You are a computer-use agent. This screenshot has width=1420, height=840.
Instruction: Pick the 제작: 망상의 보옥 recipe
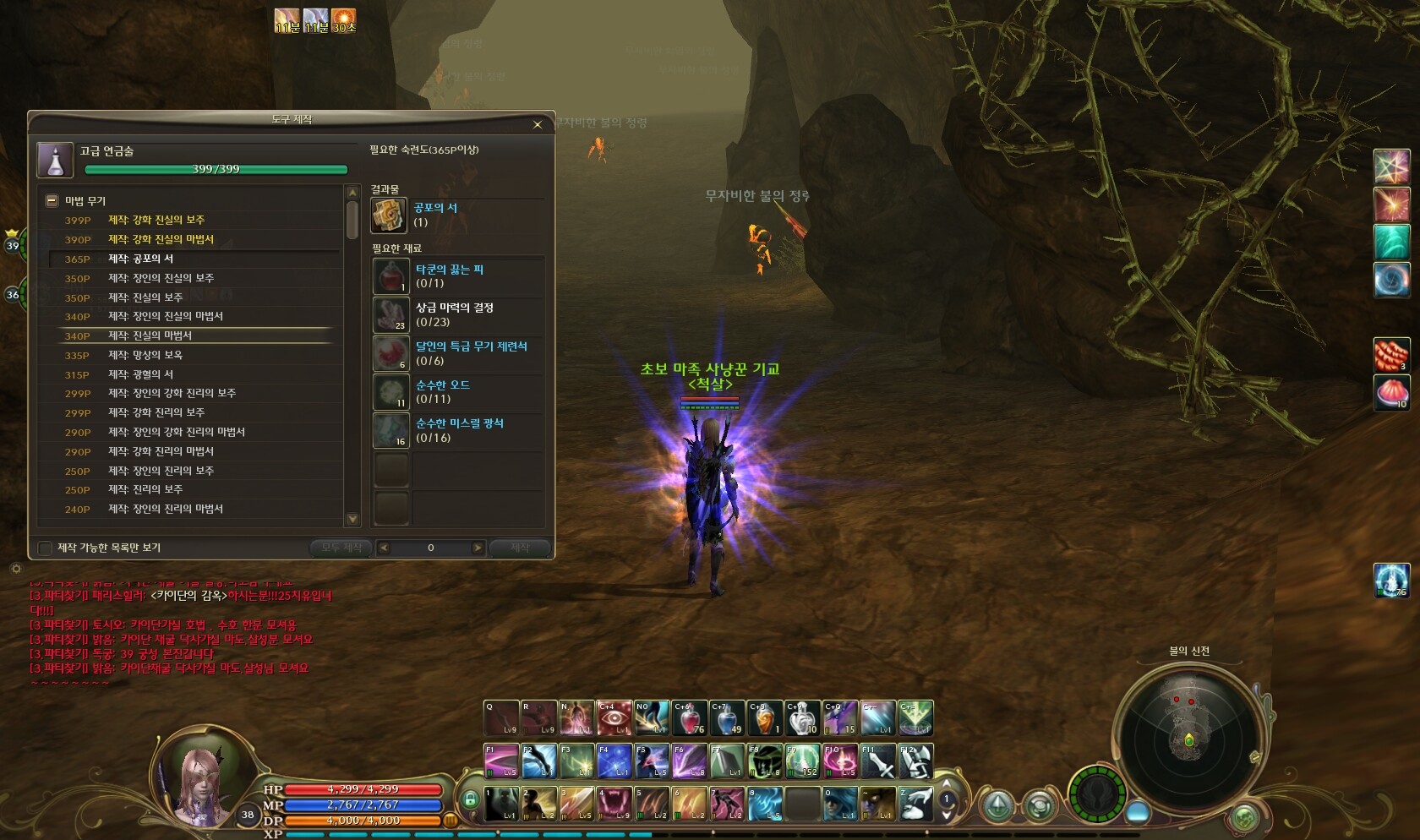click(x=145, y=355)
